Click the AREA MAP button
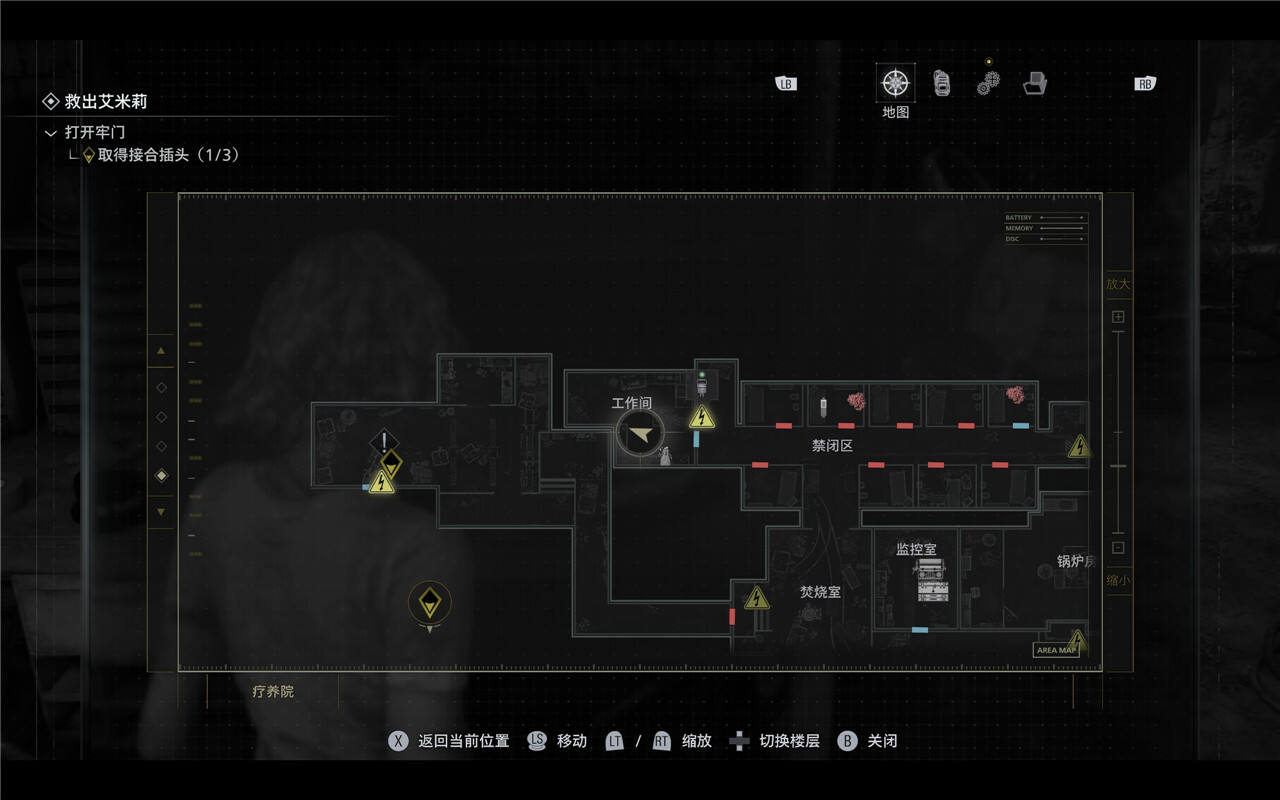Viewport: 1280px width, 800px height. (x=1056, y=650)
